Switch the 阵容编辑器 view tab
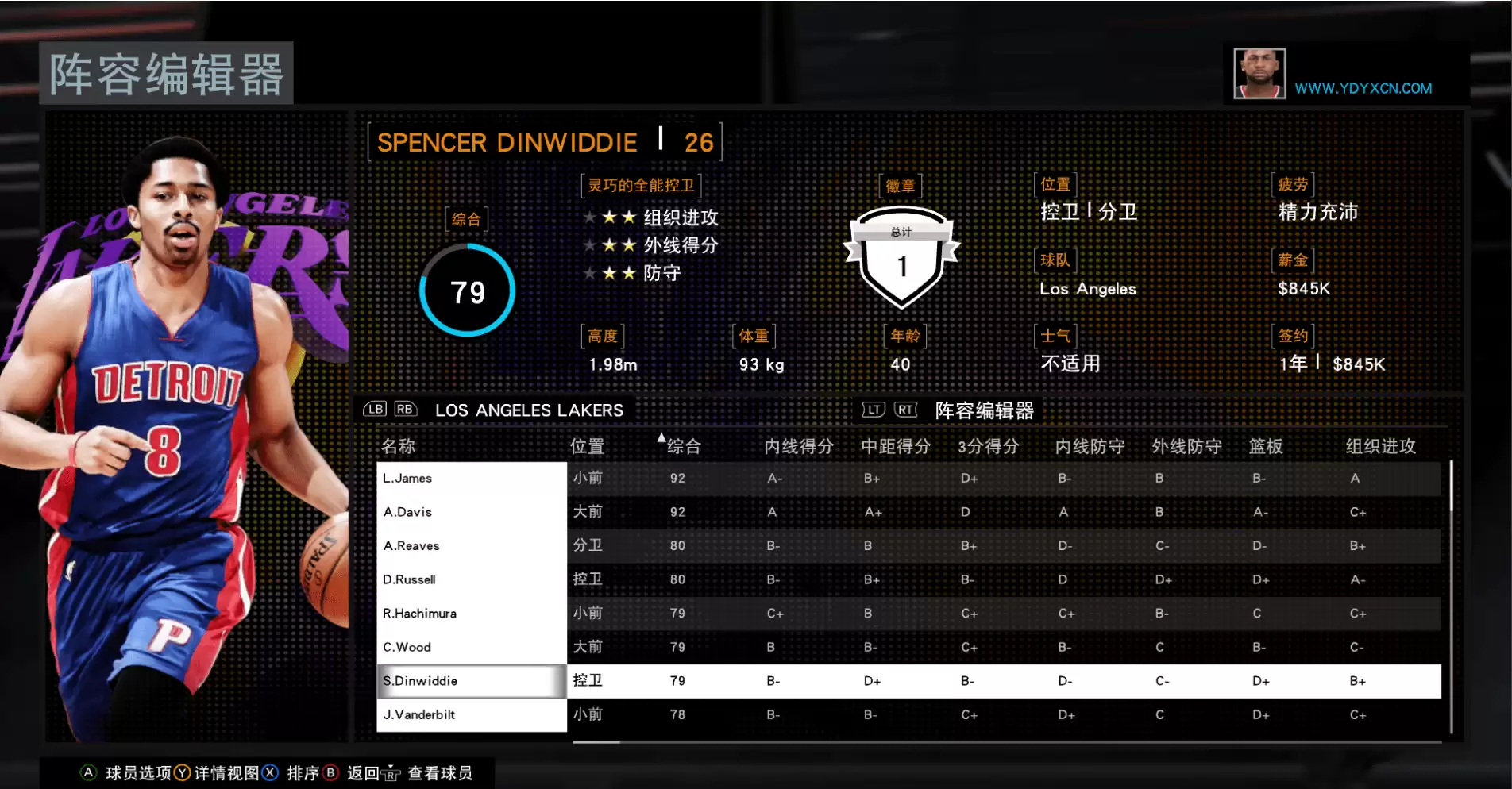The image size is (1512, 789). [984, 410]
